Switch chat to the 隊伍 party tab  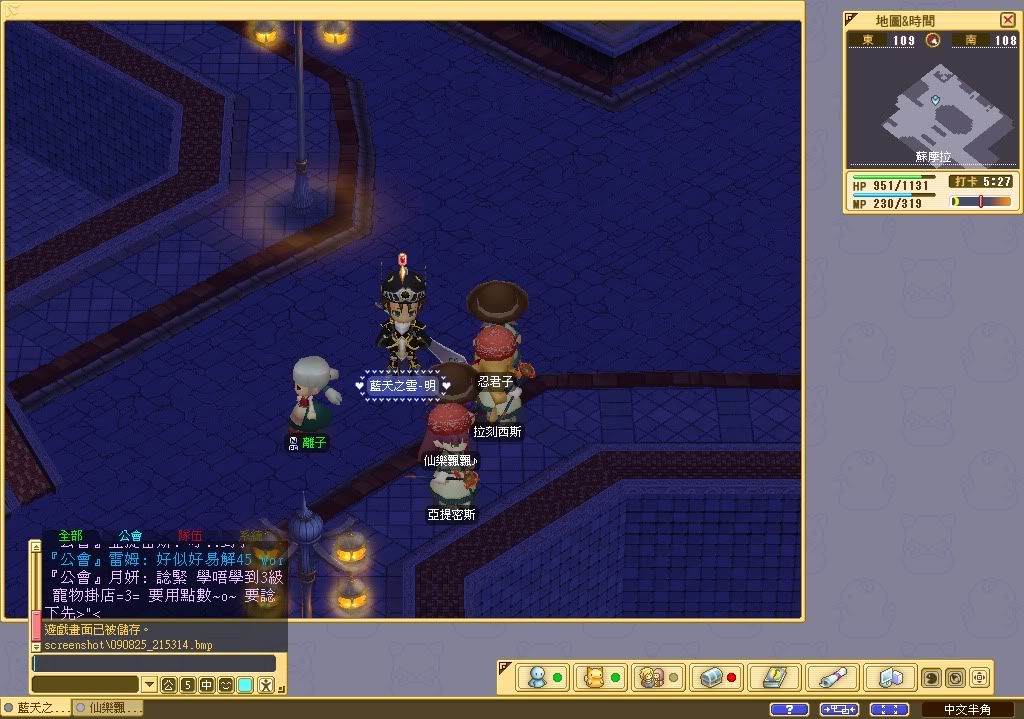pyautogui.click(x=190, y=536)
